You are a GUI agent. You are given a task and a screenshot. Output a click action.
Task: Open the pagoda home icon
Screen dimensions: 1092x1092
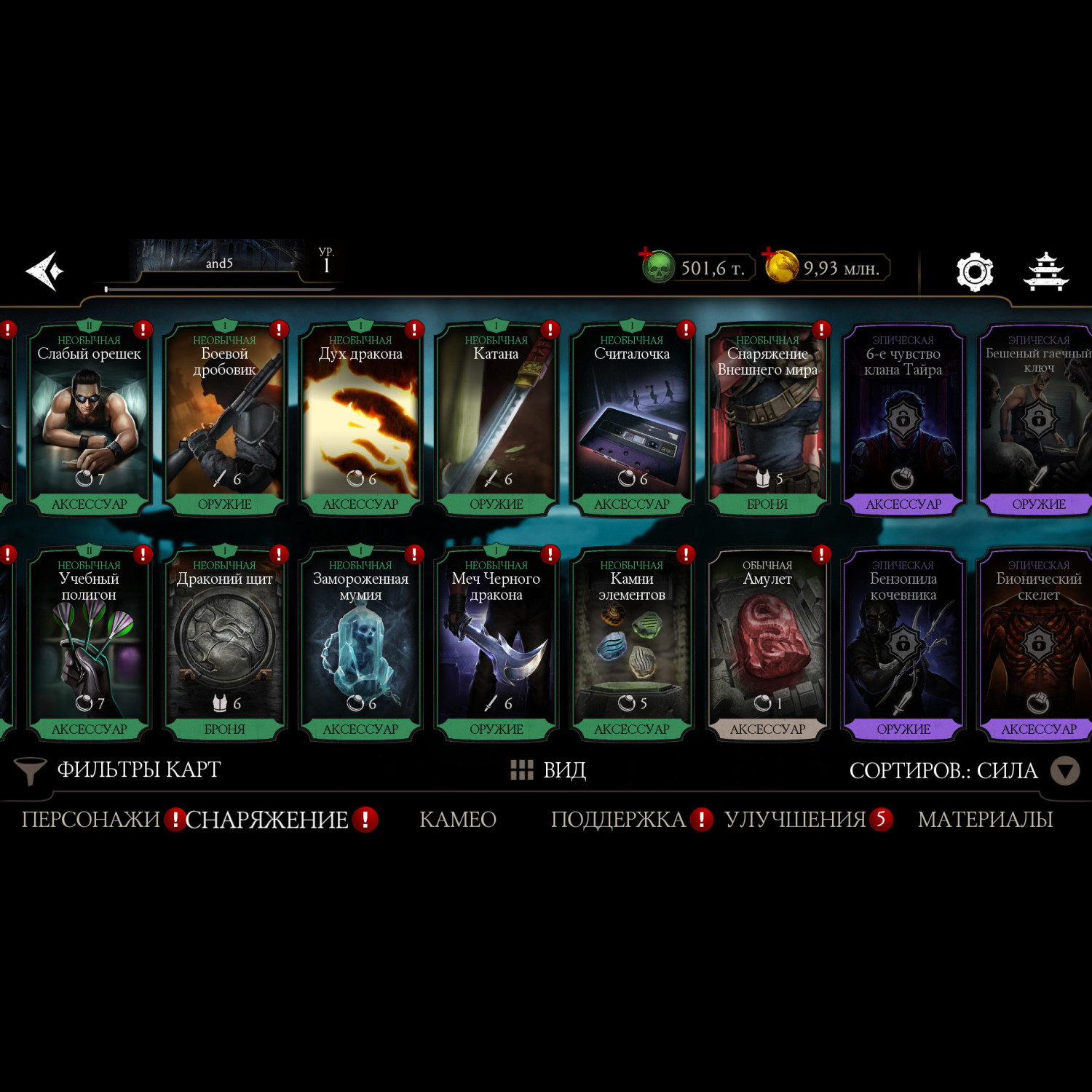(x=1045, y=272)
